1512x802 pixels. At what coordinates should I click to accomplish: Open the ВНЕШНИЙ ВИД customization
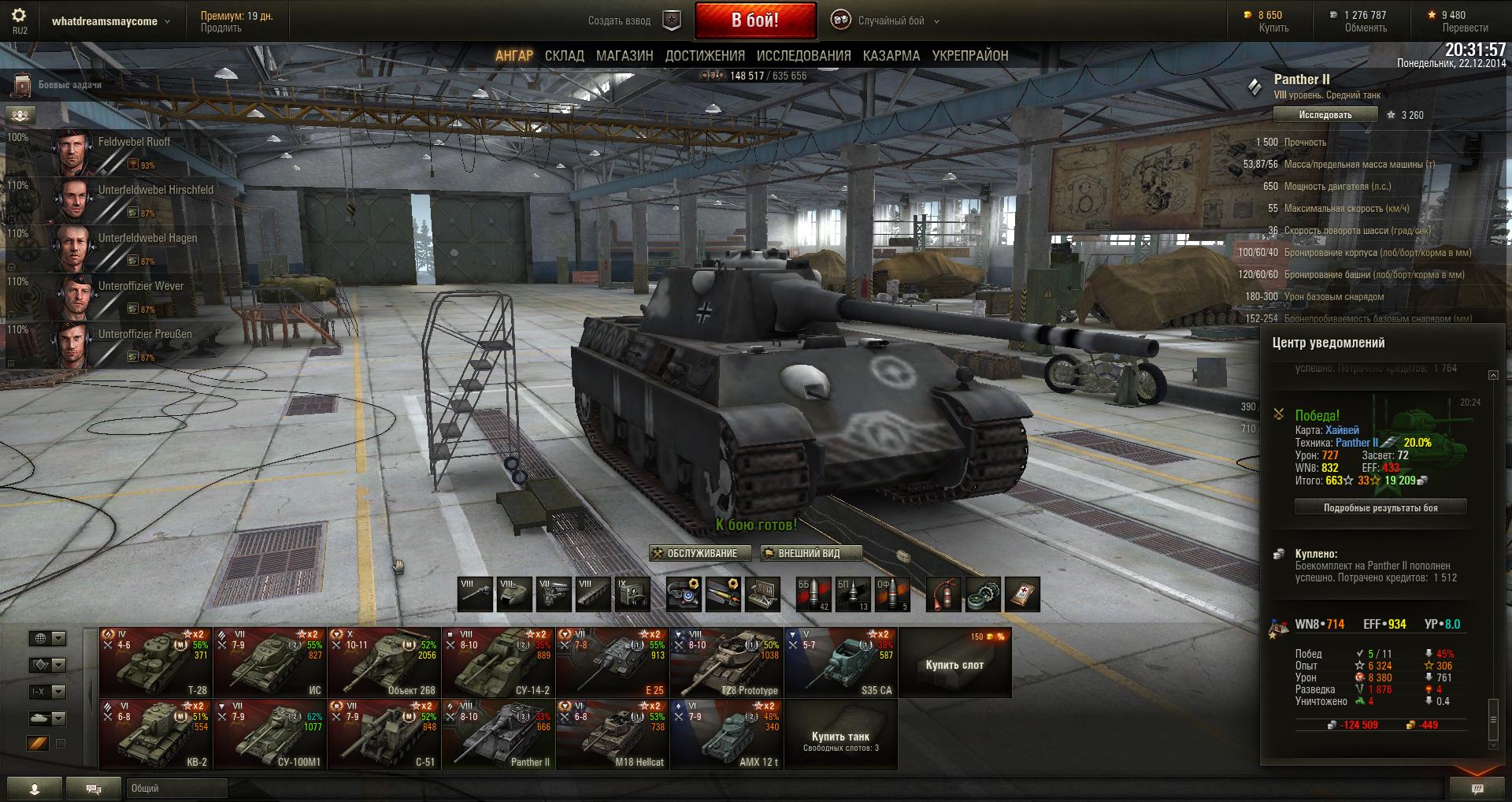click(810, 553)
